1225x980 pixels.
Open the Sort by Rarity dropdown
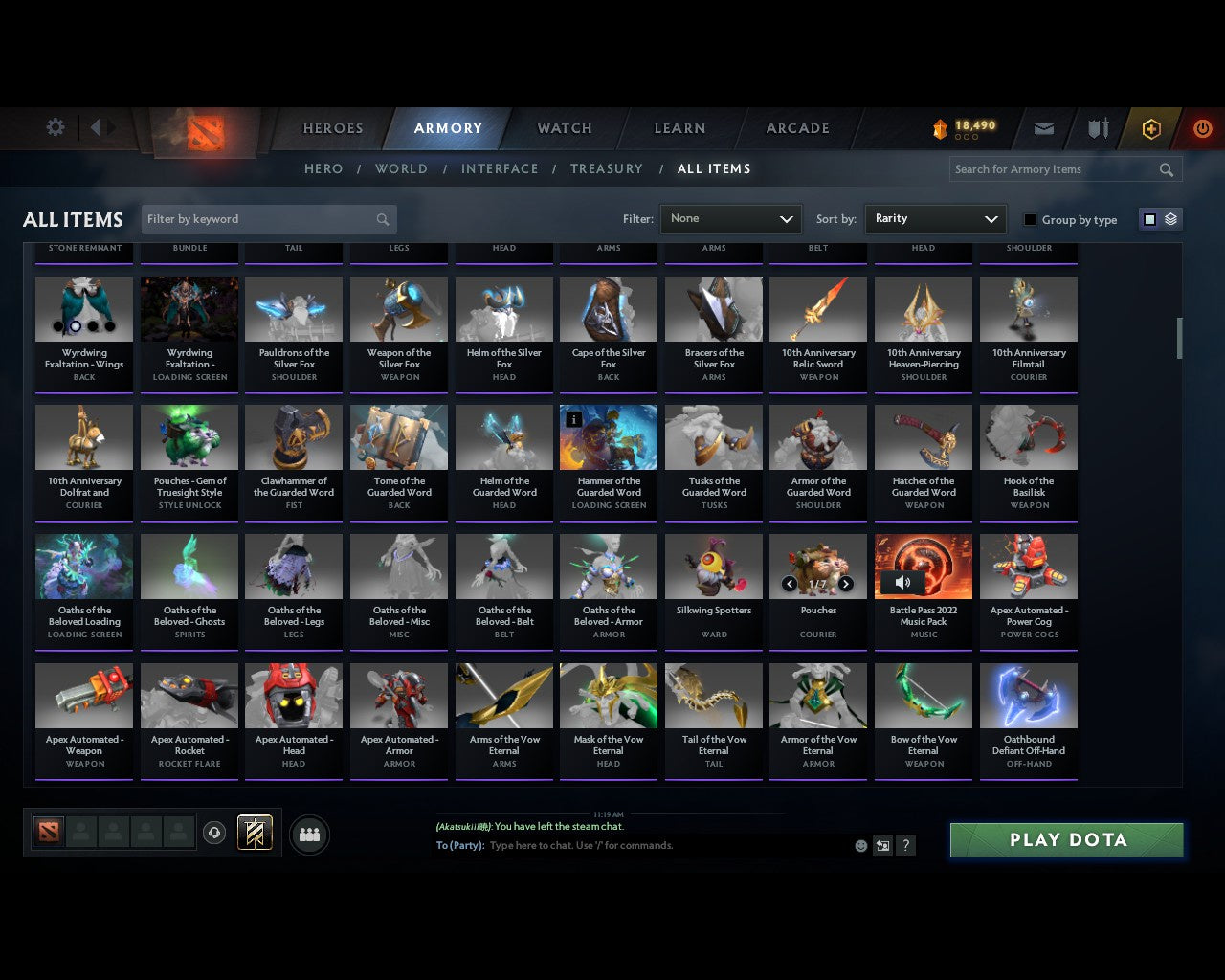coord(935,218)
